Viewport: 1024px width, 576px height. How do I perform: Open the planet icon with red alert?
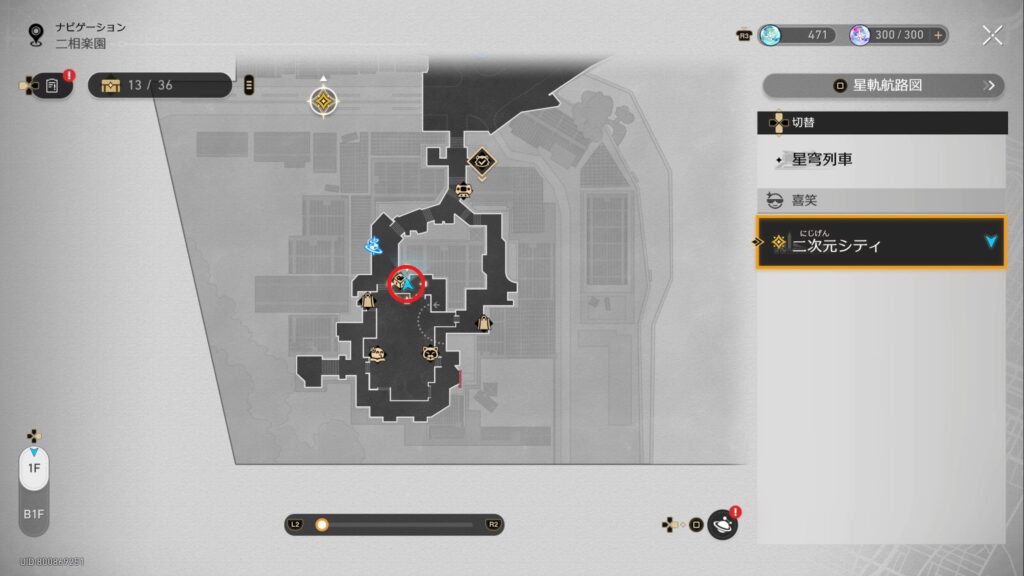point(722,524)
